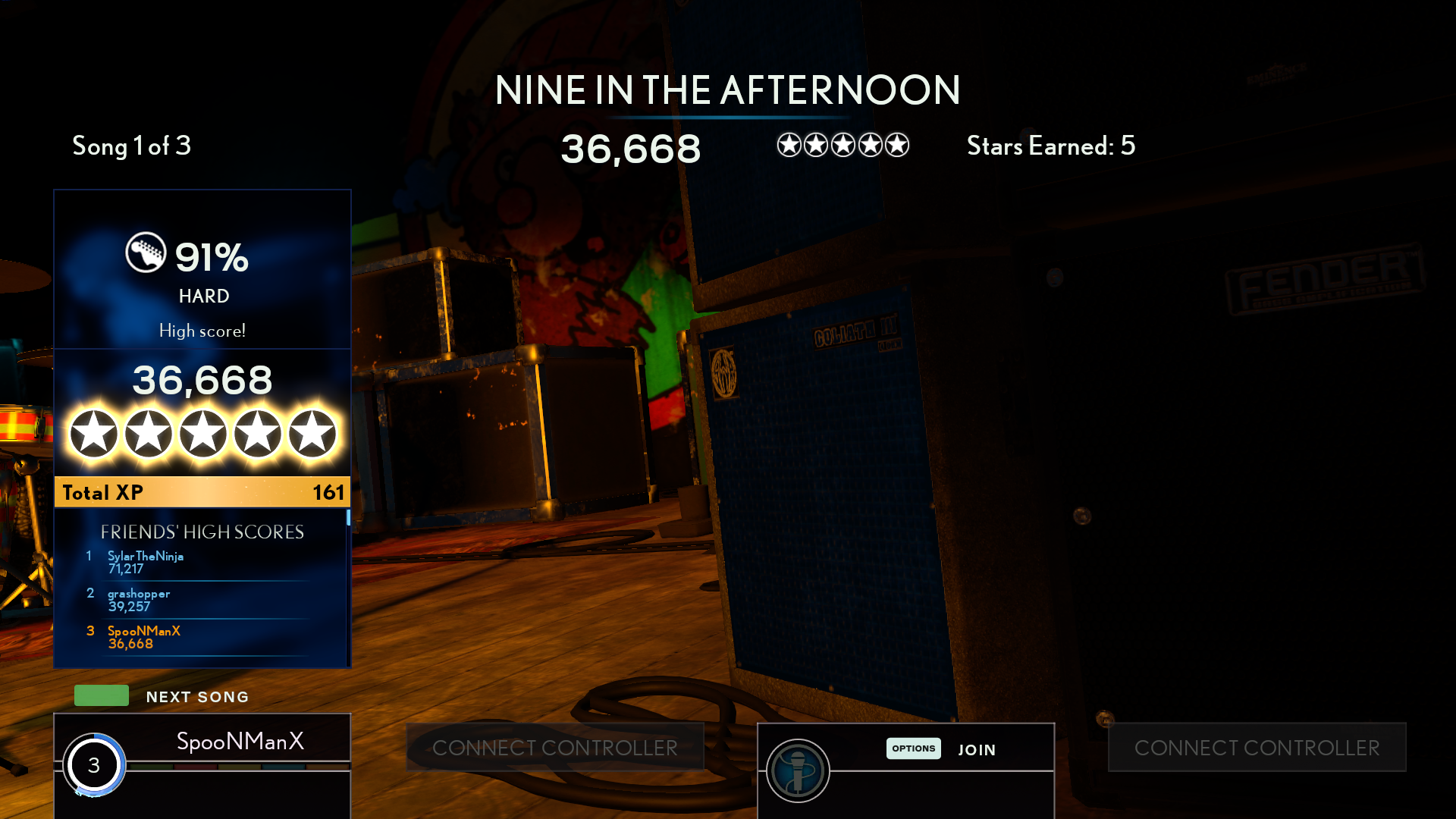Select the first Connect Controller slot
1456x819 pixels.
pyautogui.click(x=555, y=748)
